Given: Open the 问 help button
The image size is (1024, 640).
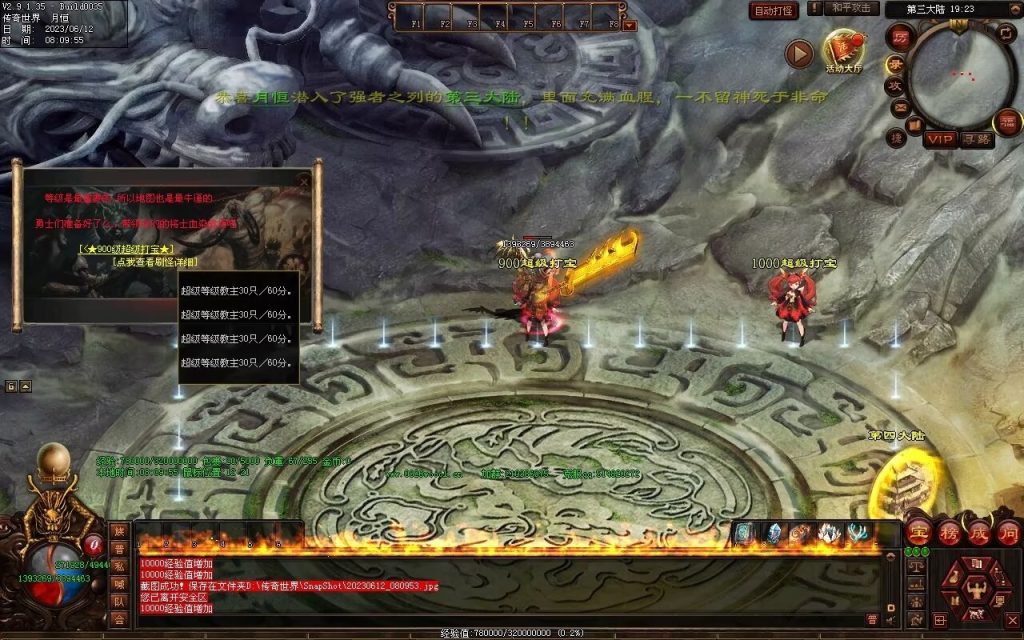Looking at the screenshot, I should [1007, 534].
